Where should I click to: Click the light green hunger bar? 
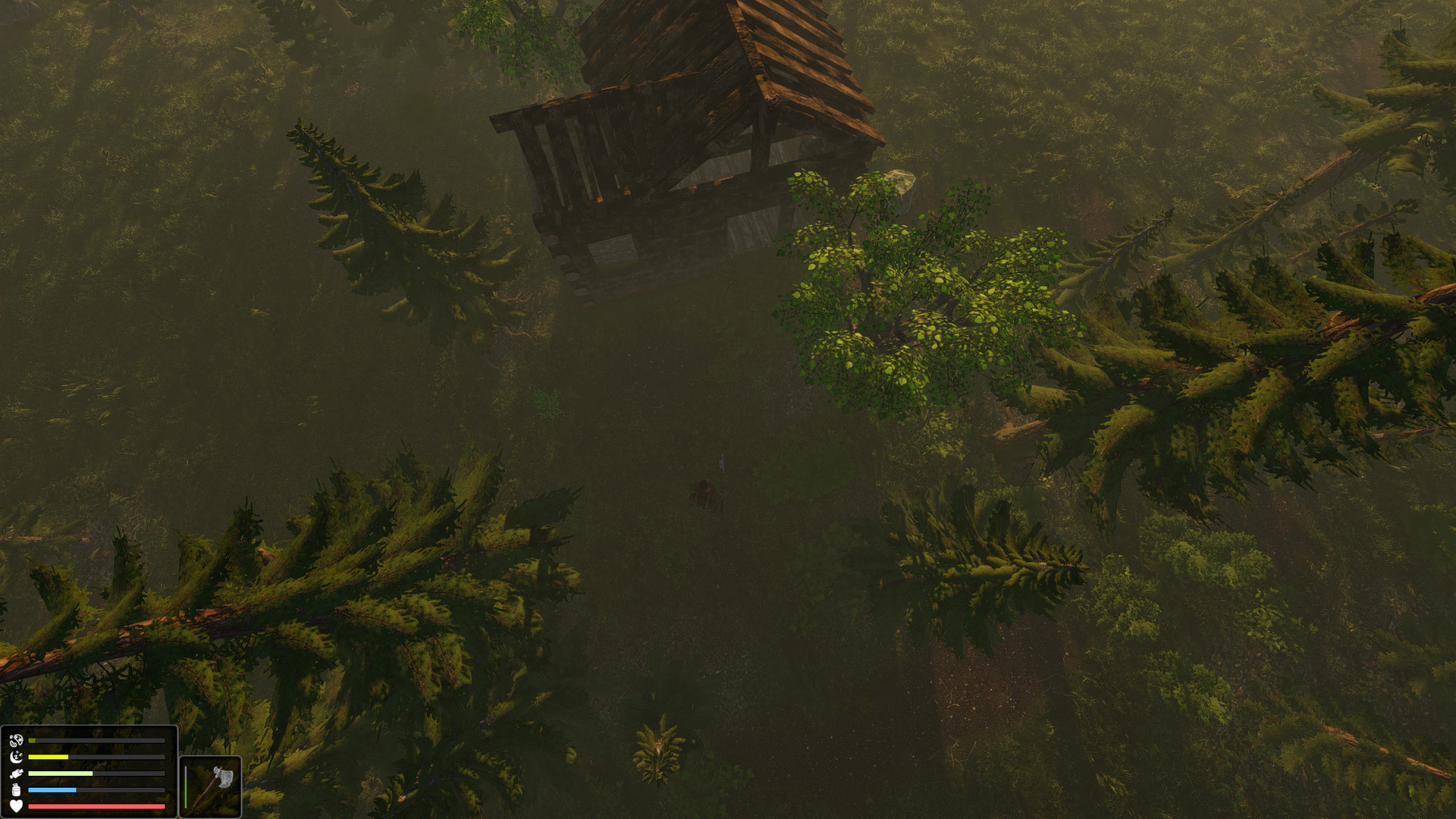click(x=59, y=773)
